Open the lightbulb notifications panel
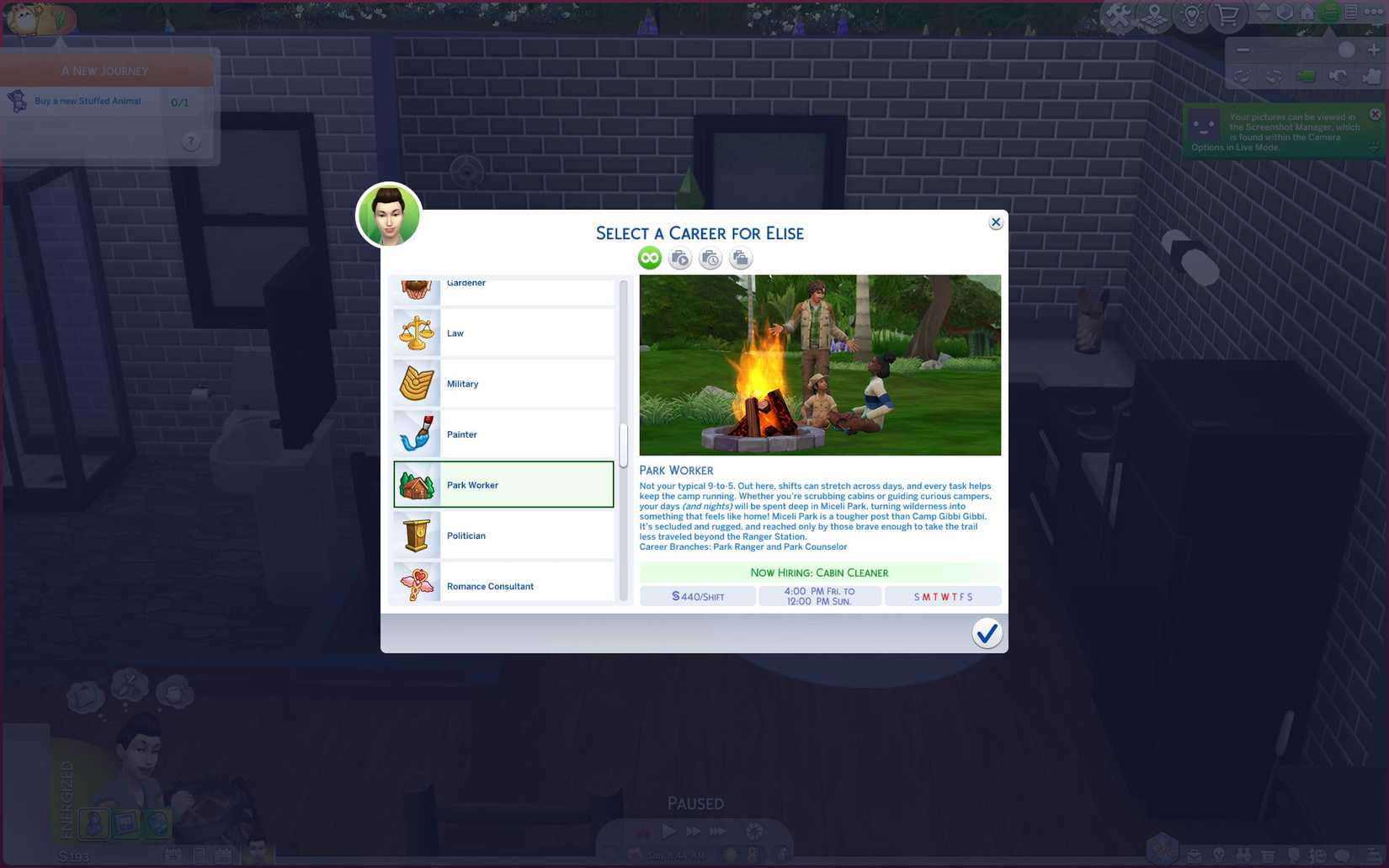The height and width of the screenshot is (868, 1389). pos(1190,13)
